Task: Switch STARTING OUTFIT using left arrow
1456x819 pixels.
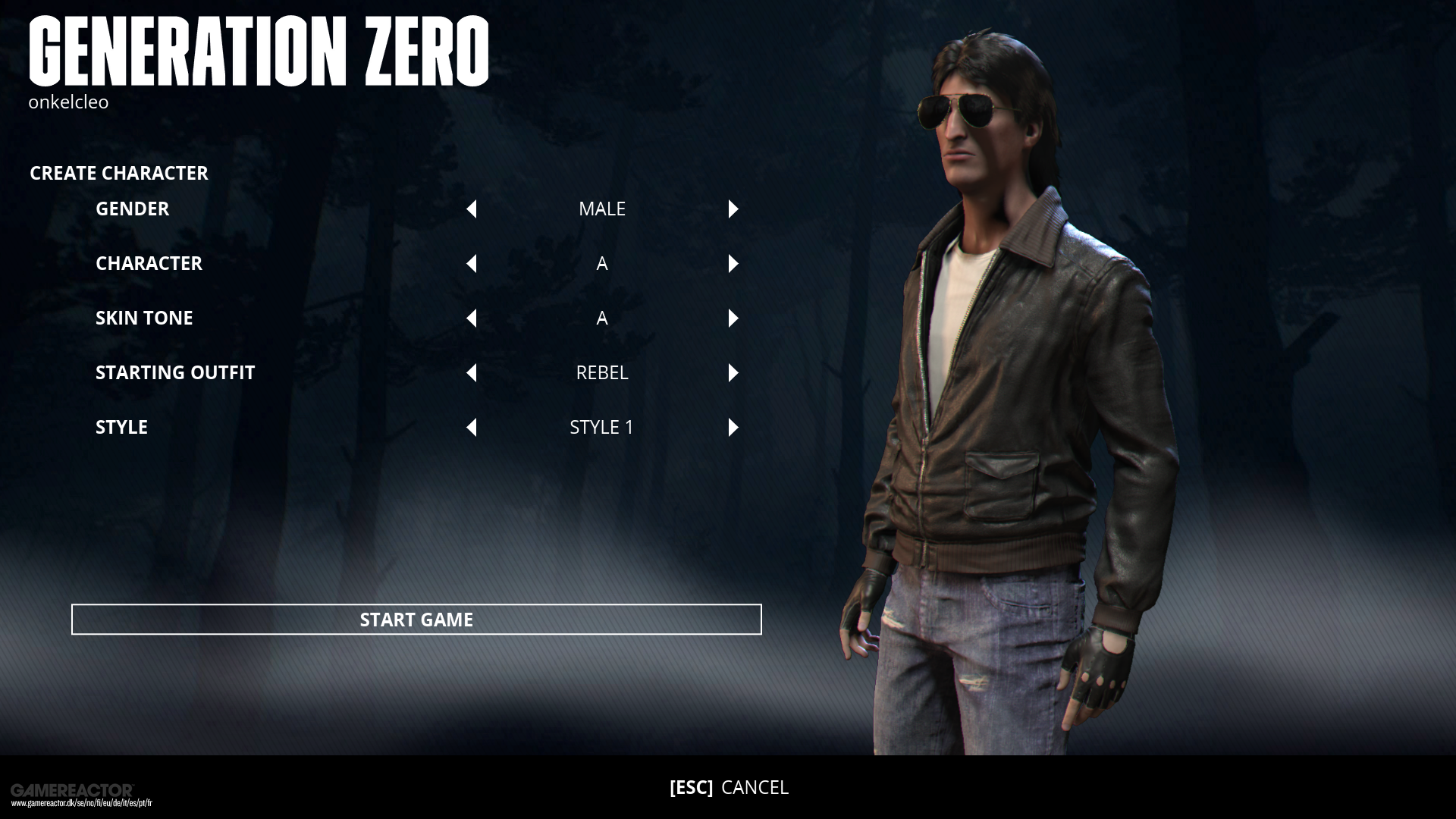Action: (472, 373)
